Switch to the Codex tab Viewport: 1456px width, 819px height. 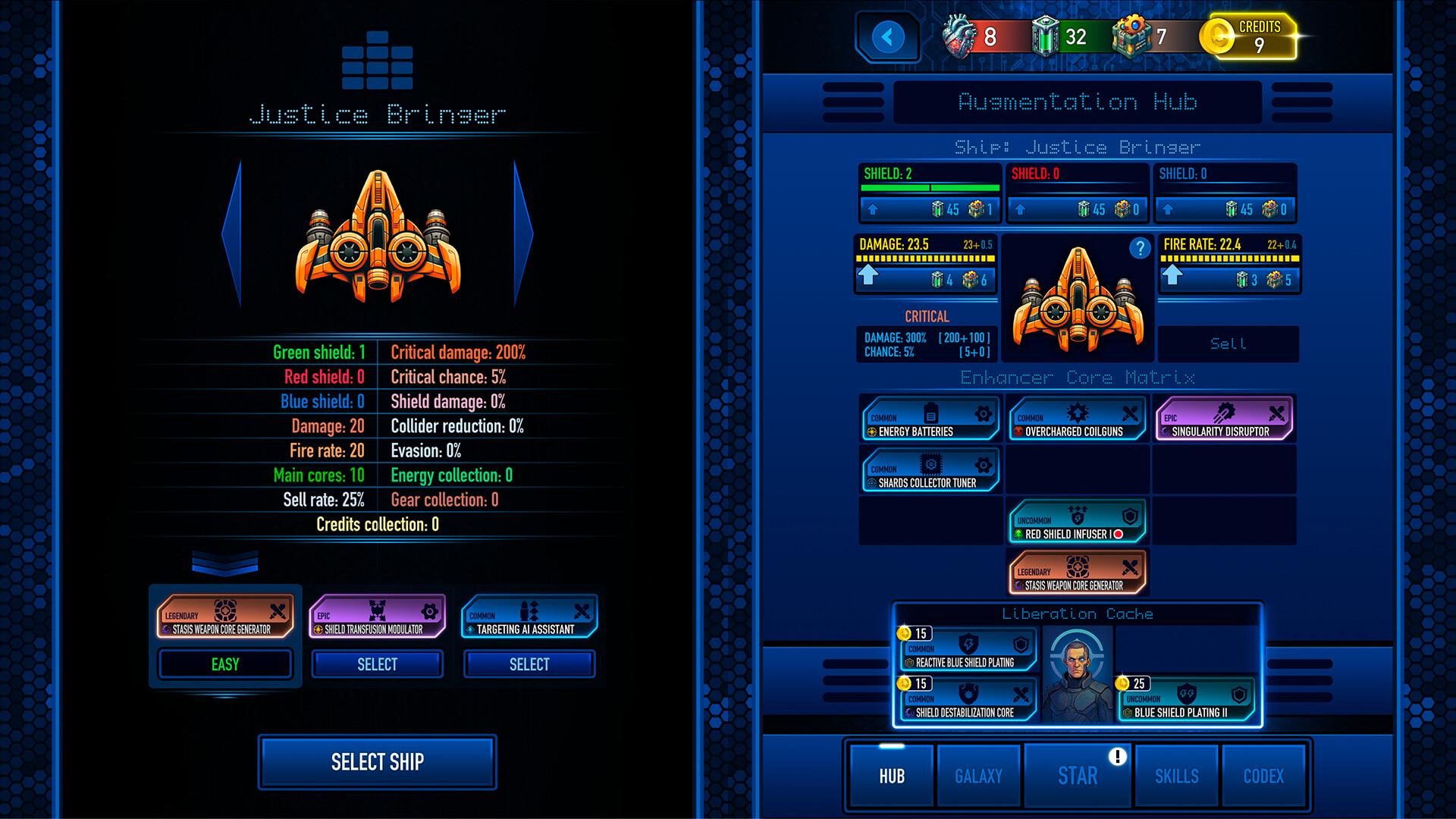[x=1263, y=776]
